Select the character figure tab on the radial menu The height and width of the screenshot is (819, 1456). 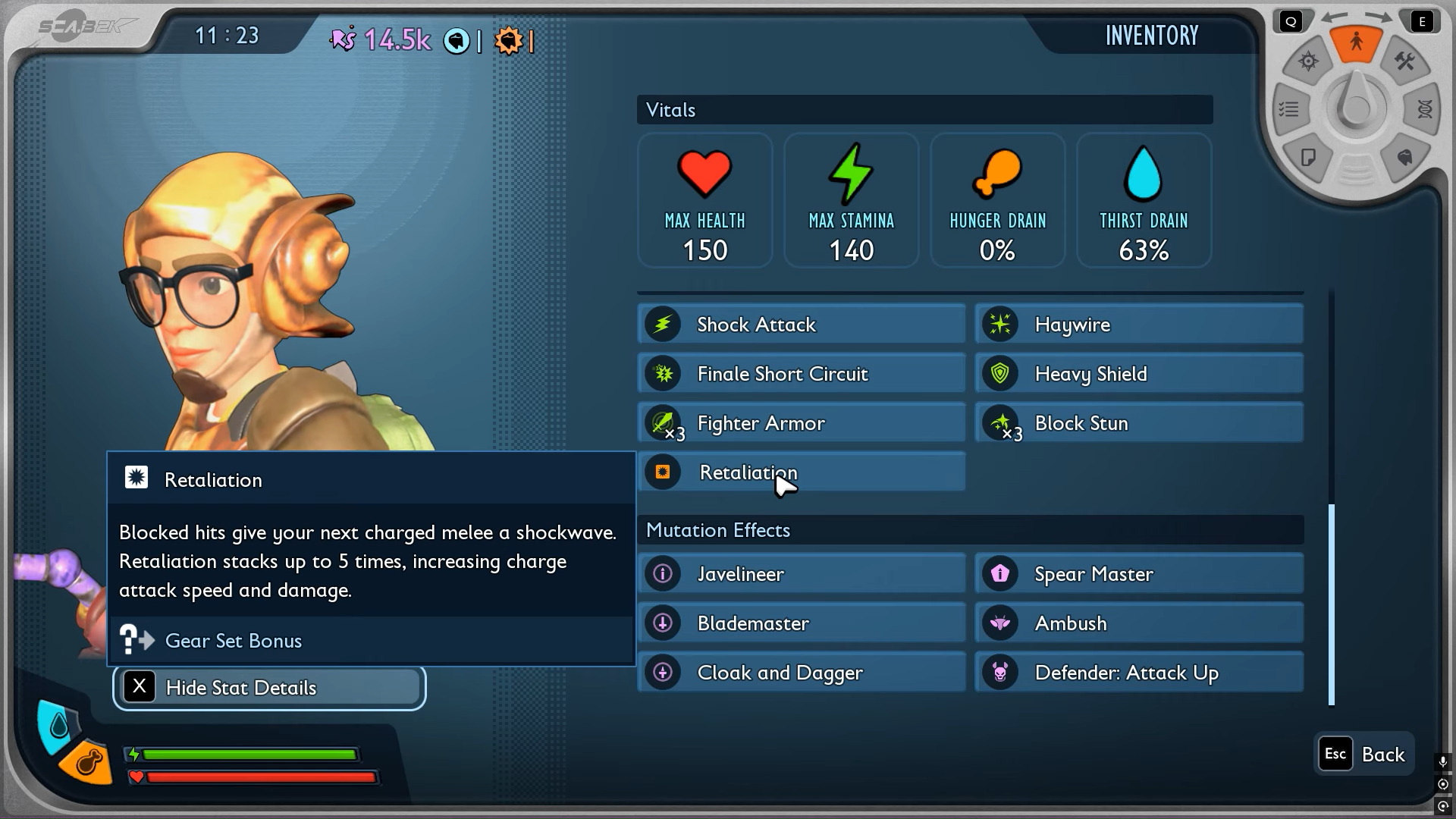[1357, 42]
